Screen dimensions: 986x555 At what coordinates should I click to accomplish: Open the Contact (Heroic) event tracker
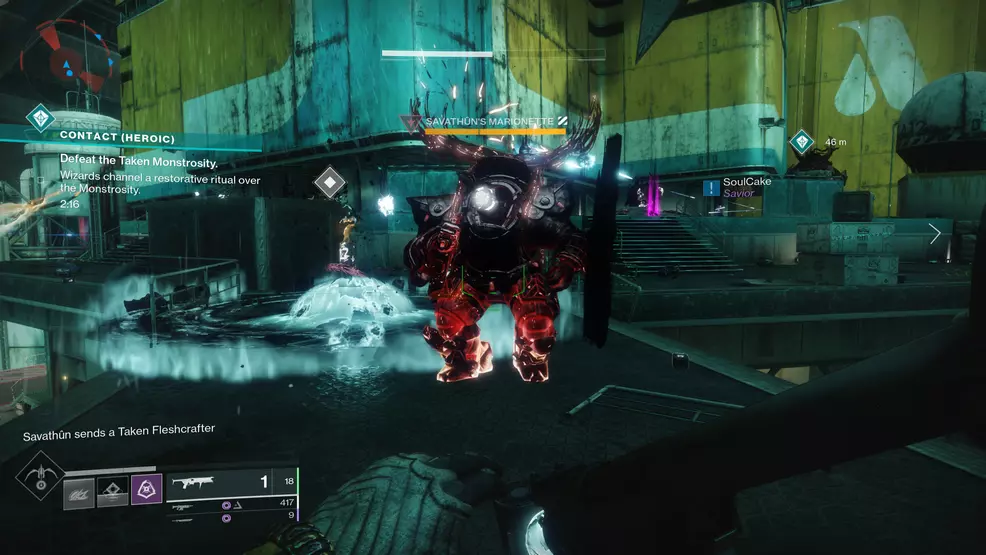click(117, 136)
